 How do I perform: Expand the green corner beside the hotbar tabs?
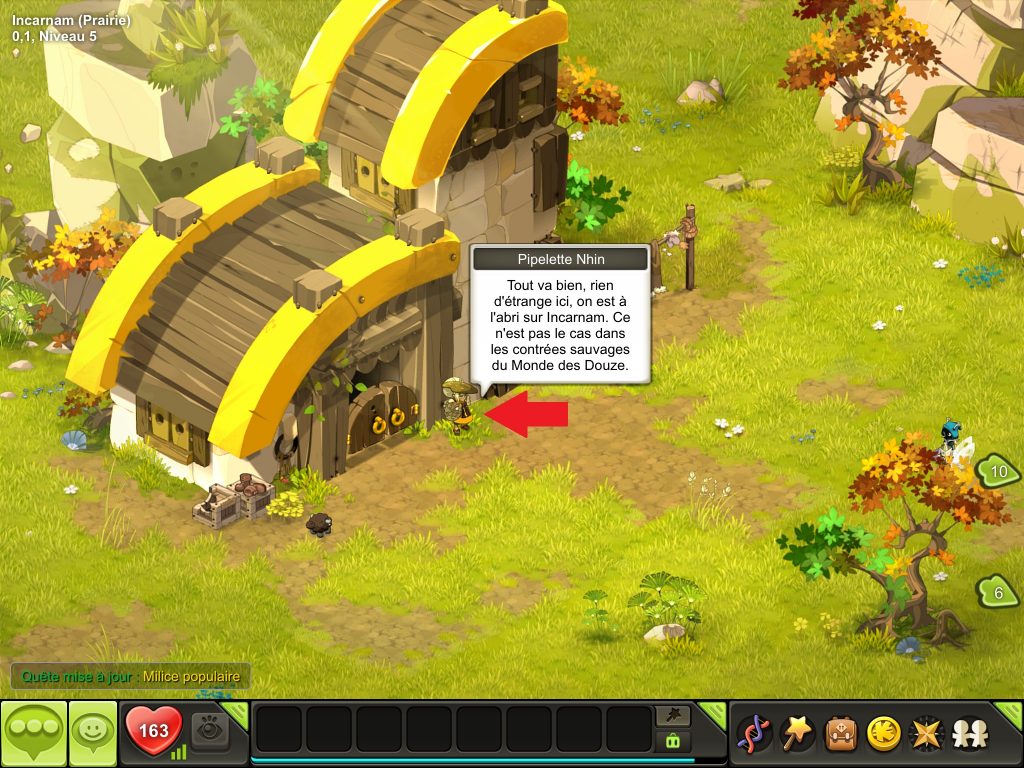714,711
